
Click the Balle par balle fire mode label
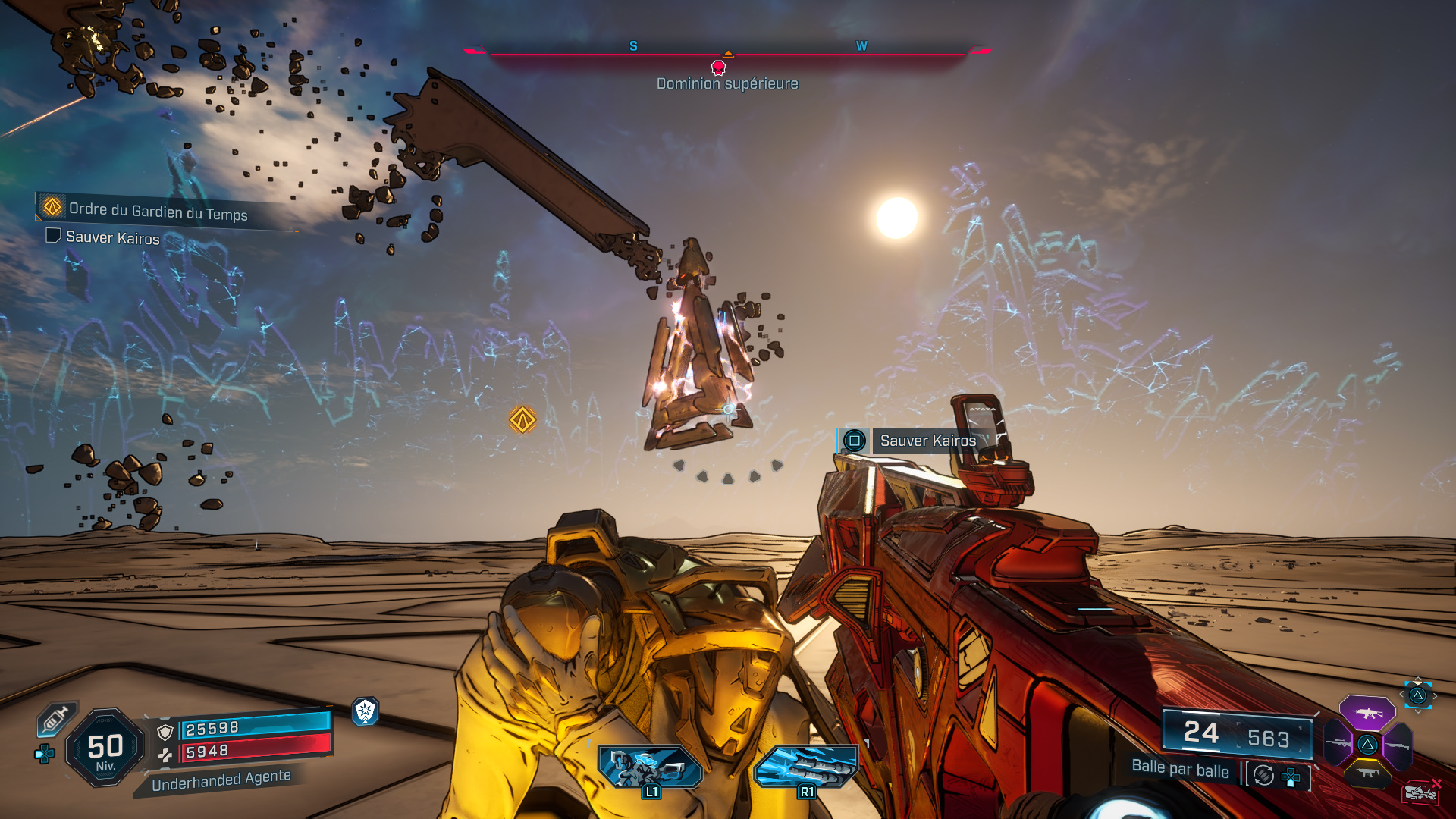coord(1180,769)
